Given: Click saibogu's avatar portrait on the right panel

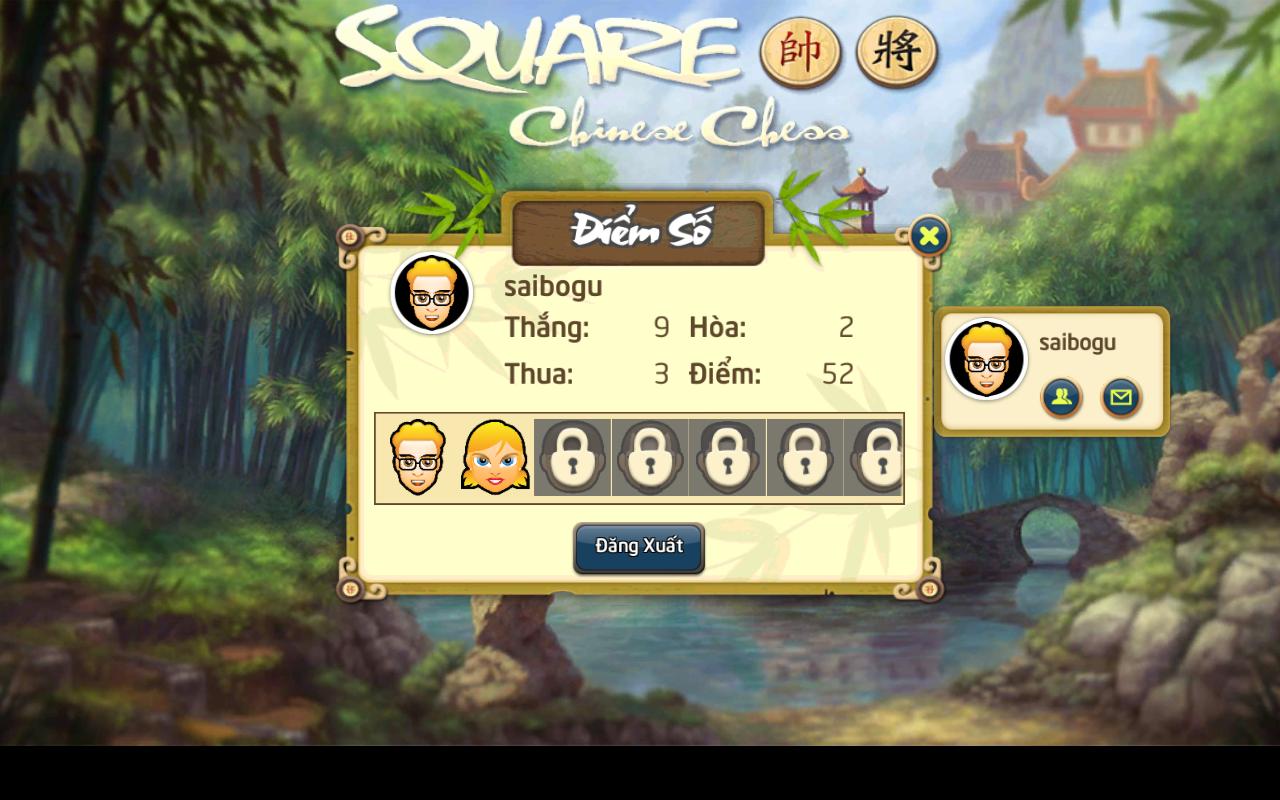Looking at the screenshot, I should (986, 357).
